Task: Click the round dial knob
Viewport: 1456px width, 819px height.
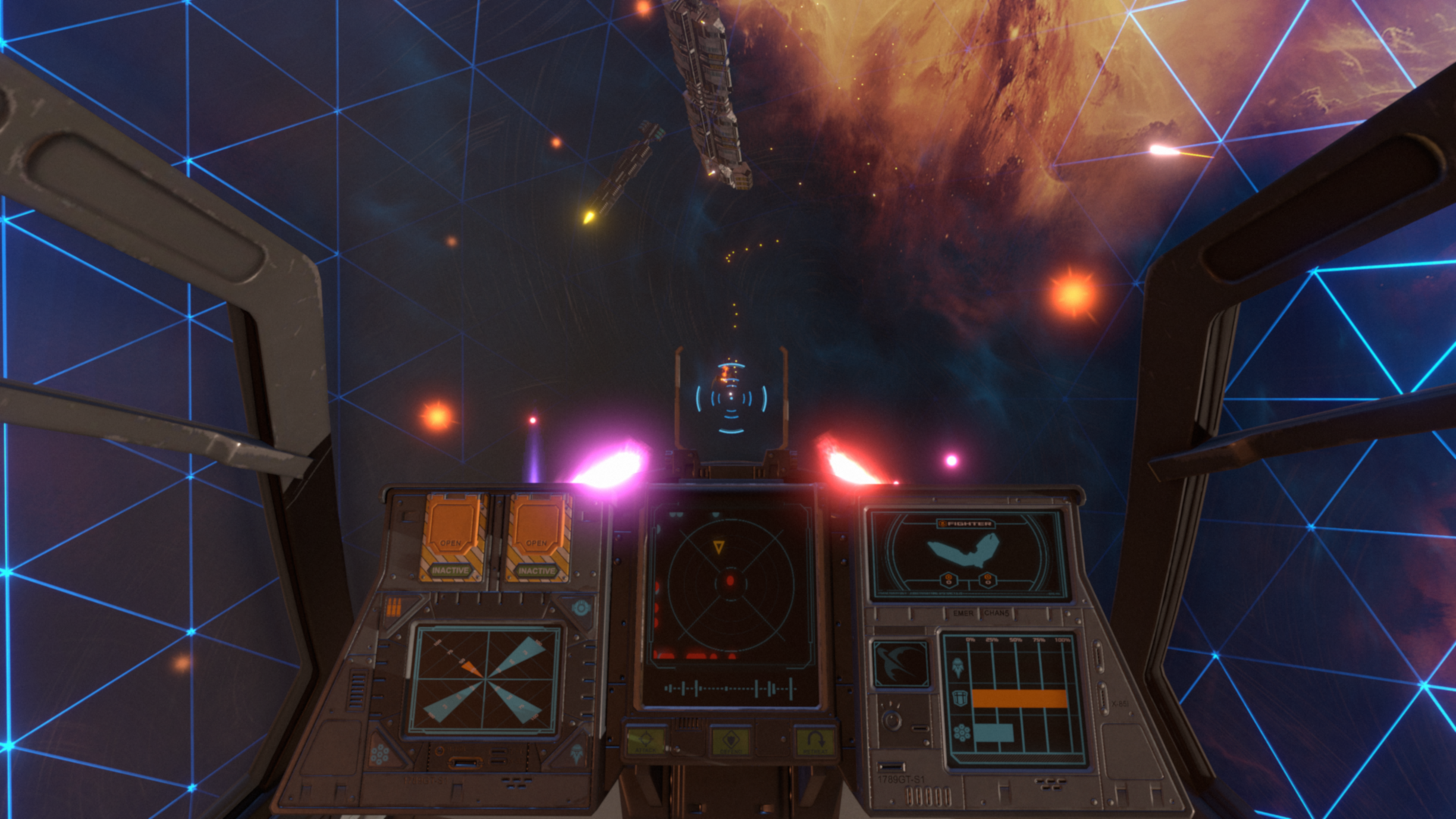Action: tap(892, 720)
